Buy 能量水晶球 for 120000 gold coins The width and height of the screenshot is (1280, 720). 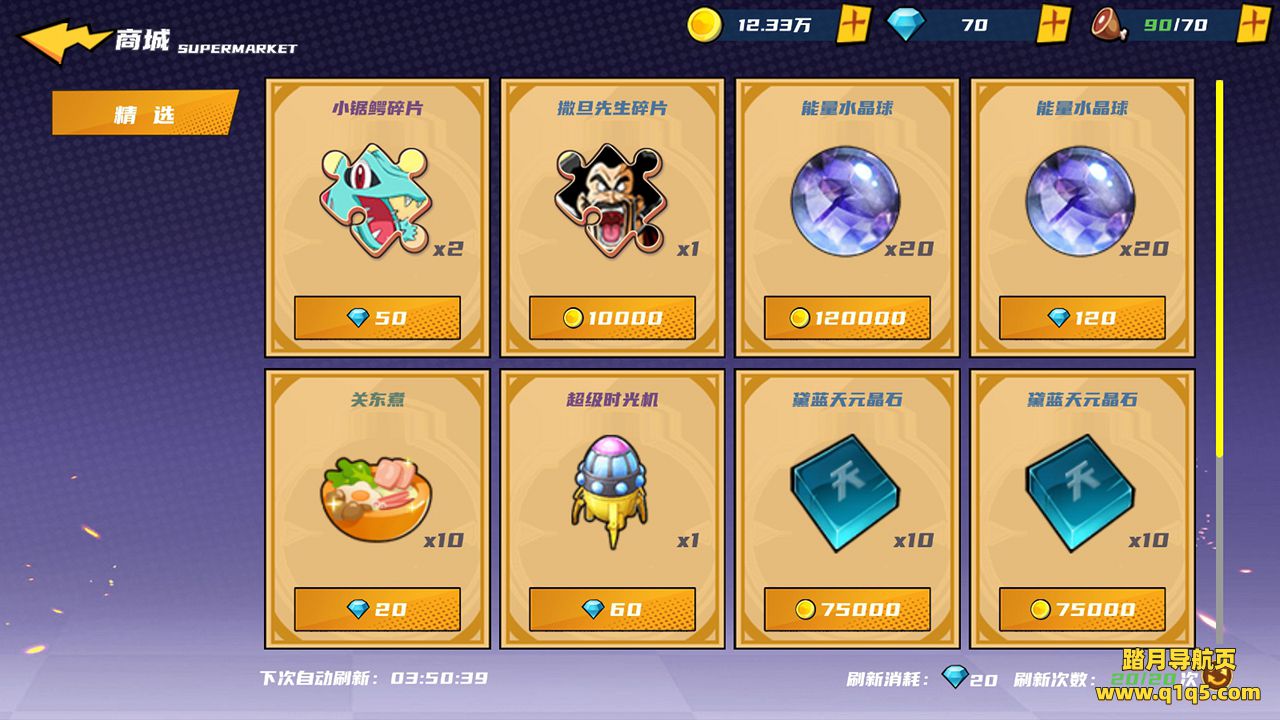click(847, 318)
